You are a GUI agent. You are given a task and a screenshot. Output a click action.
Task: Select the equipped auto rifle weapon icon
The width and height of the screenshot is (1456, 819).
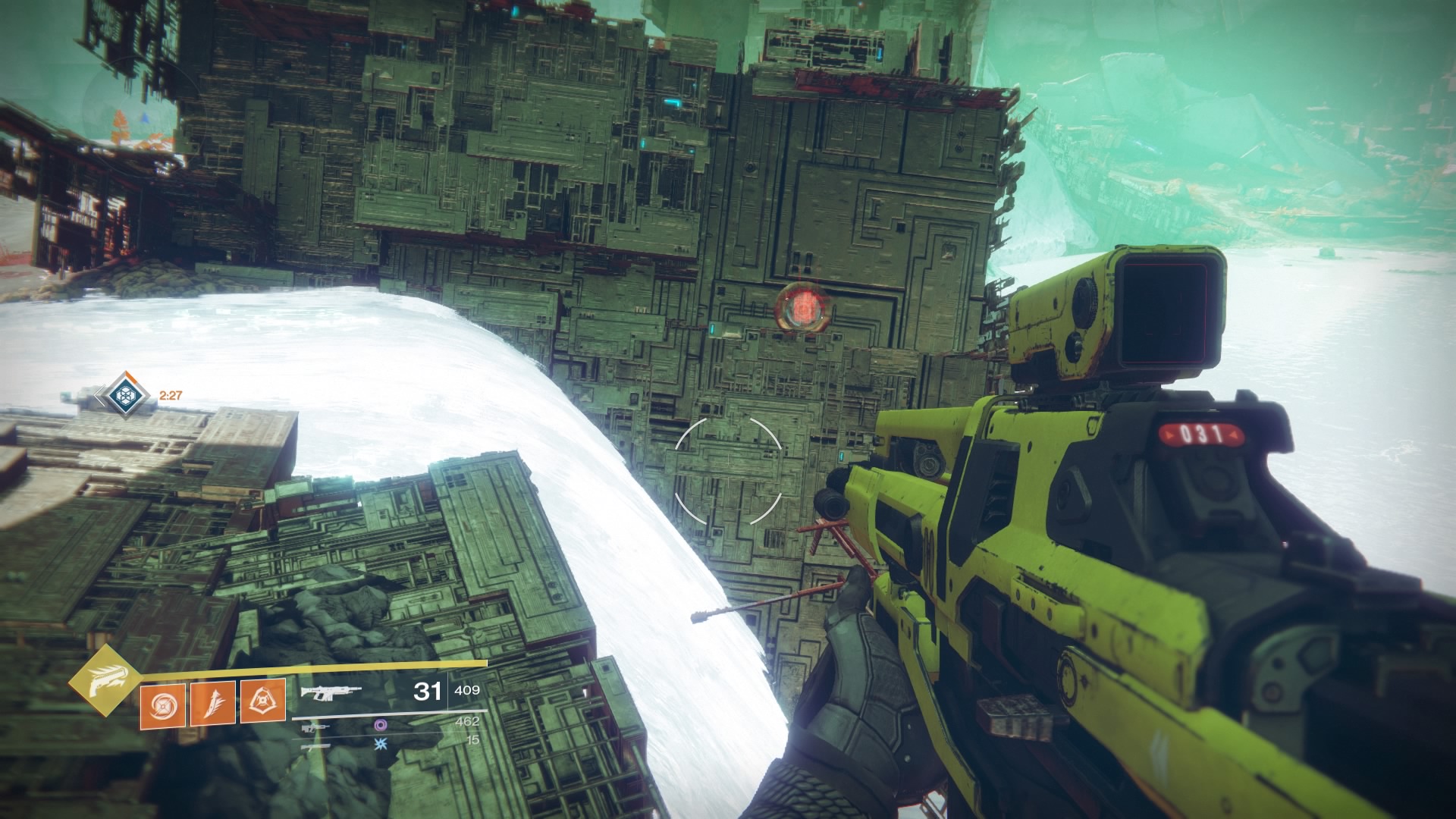point(331,692)
